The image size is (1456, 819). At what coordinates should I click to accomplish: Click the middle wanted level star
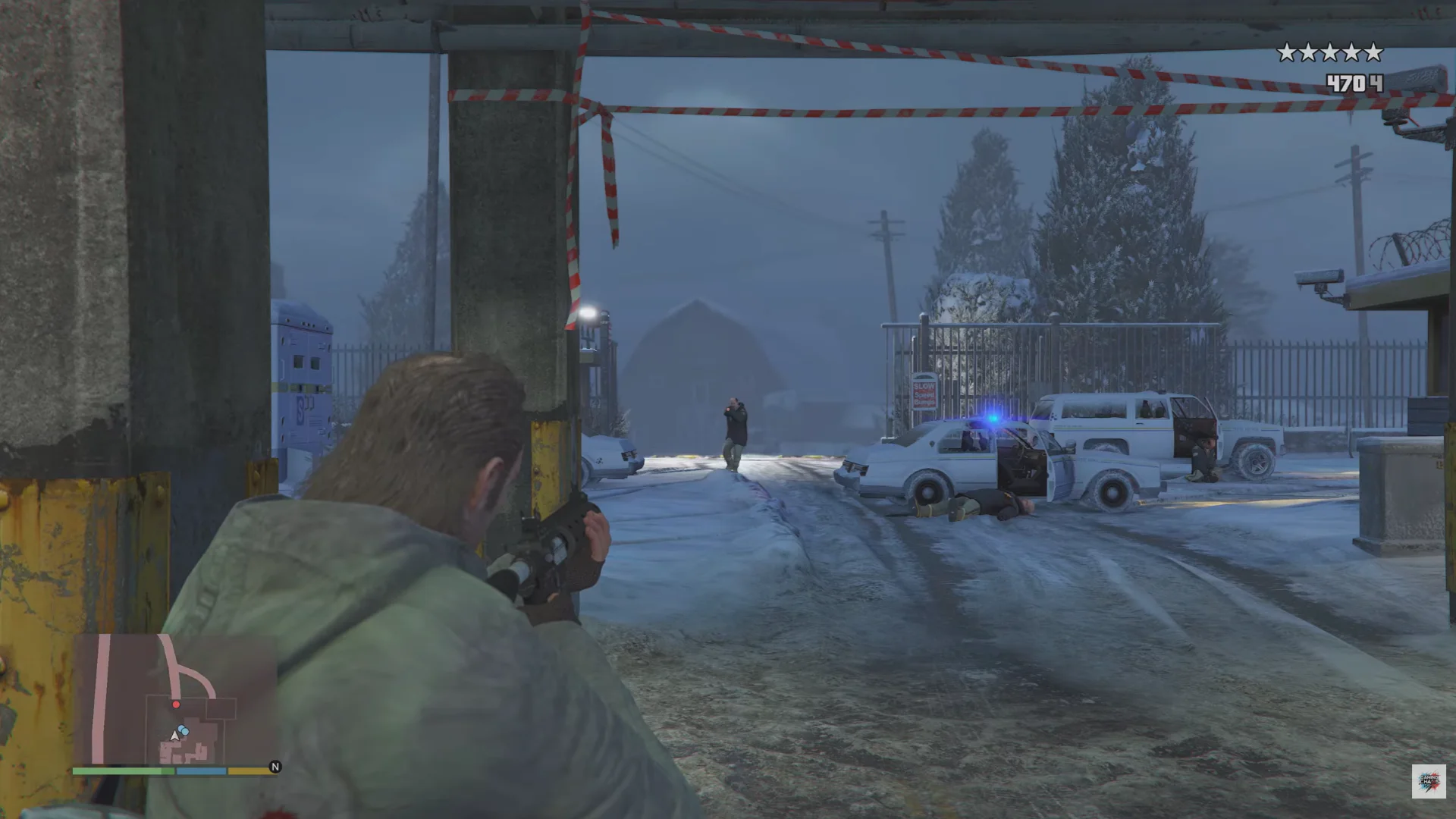click(1329, 51)
